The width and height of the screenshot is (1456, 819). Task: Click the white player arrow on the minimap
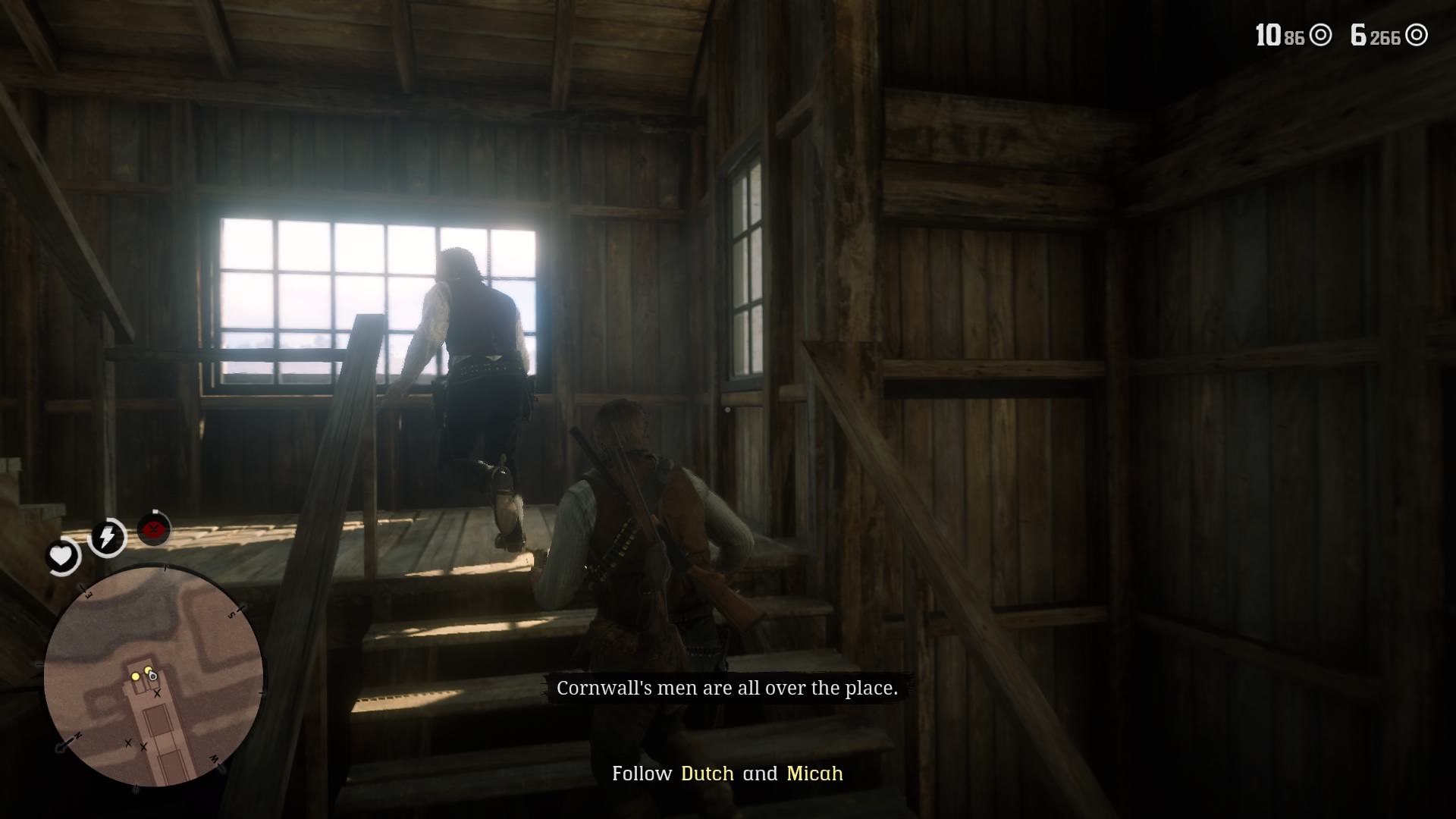pos(152,675)
